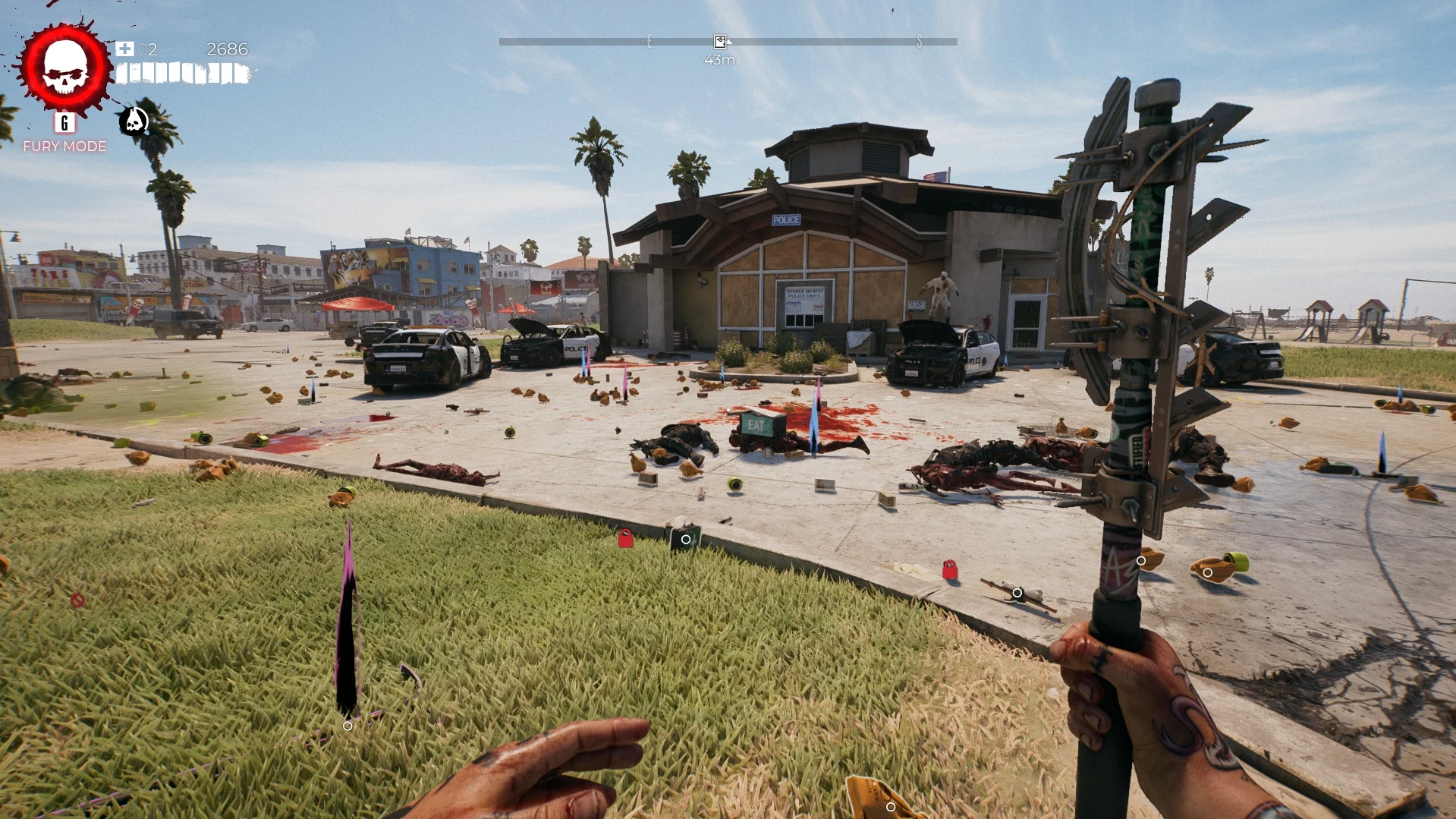Select the objective marker on the compass
1456x819 pixels.
click(719, 42)
